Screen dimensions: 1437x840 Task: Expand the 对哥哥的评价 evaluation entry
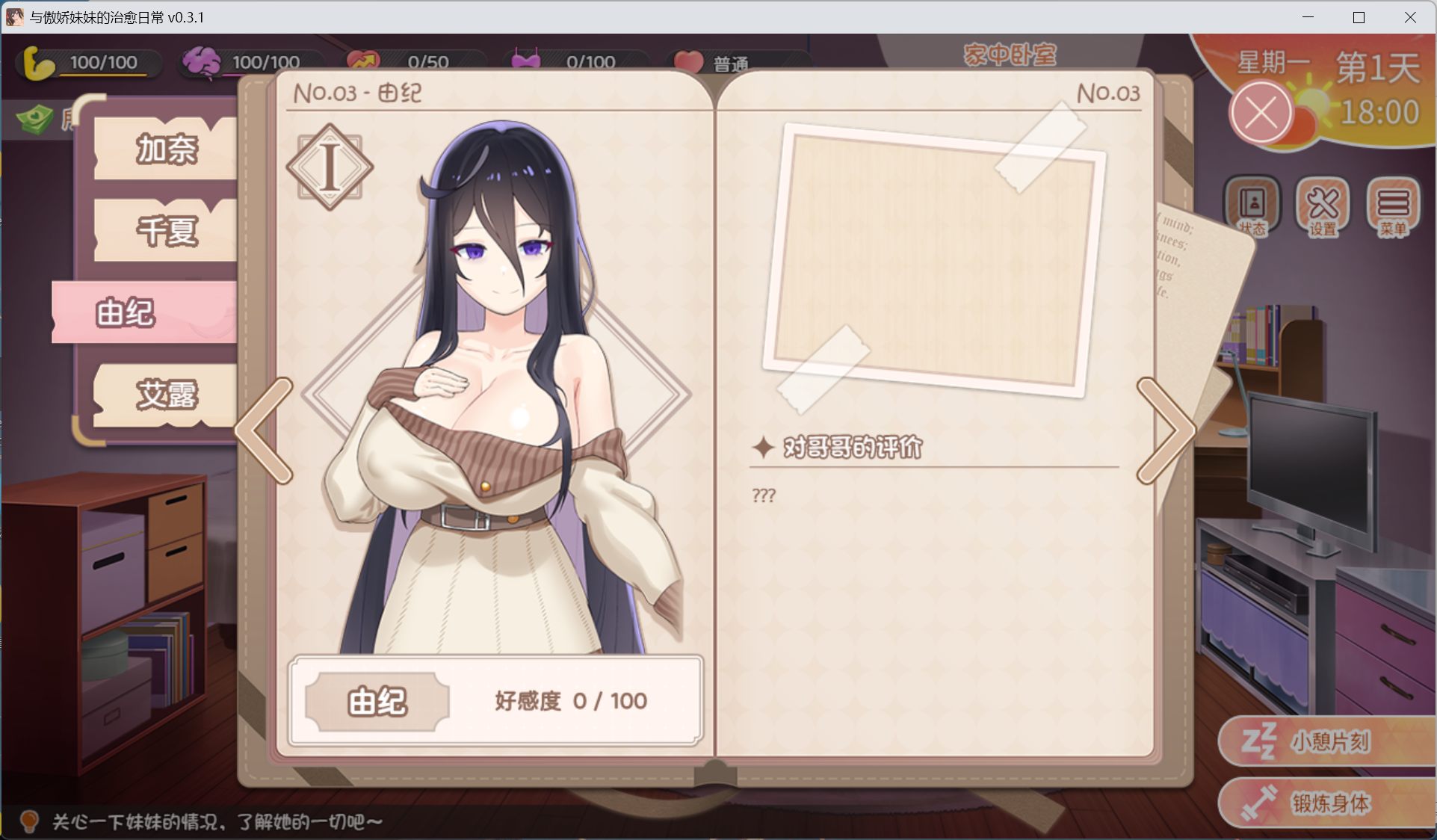pyautogui.click(x=851, y=448)
